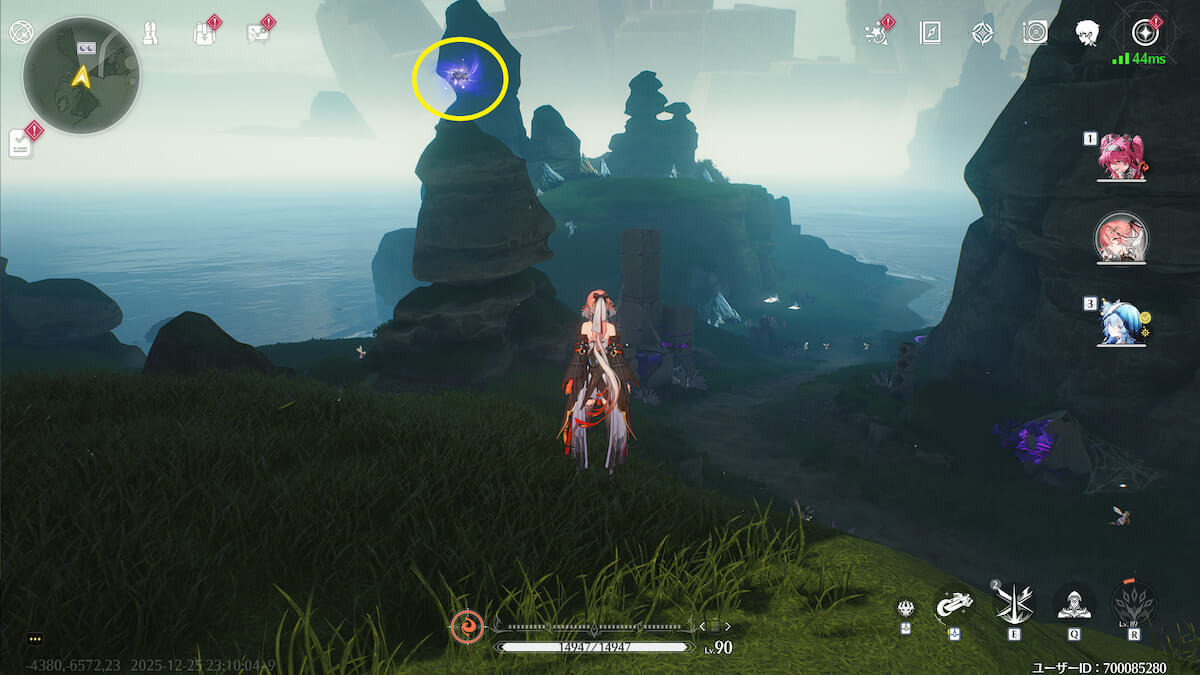This screenshot has width=1200, height=675.
Task: Open the backpack icon with red alert
Action: [x=203, y=33]
